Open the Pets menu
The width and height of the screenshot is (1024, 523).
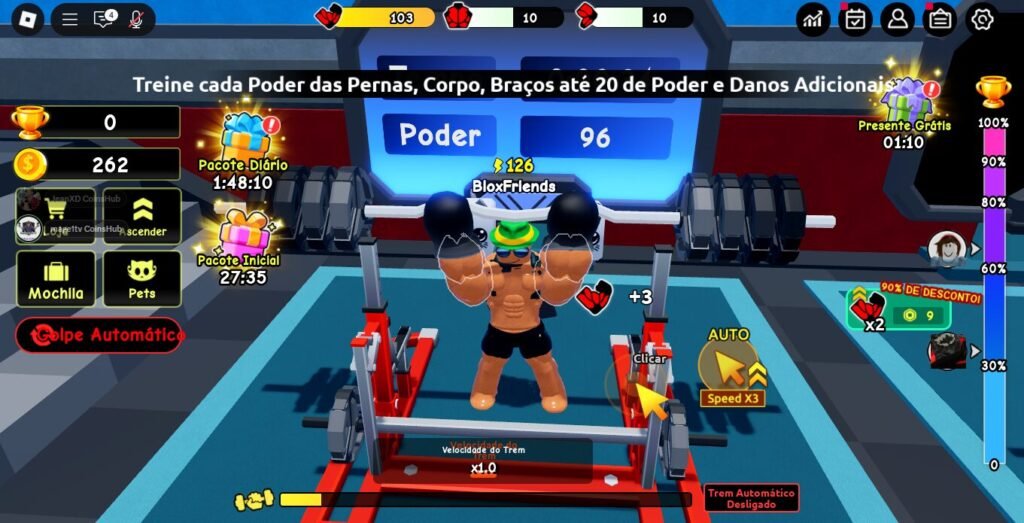142,278
